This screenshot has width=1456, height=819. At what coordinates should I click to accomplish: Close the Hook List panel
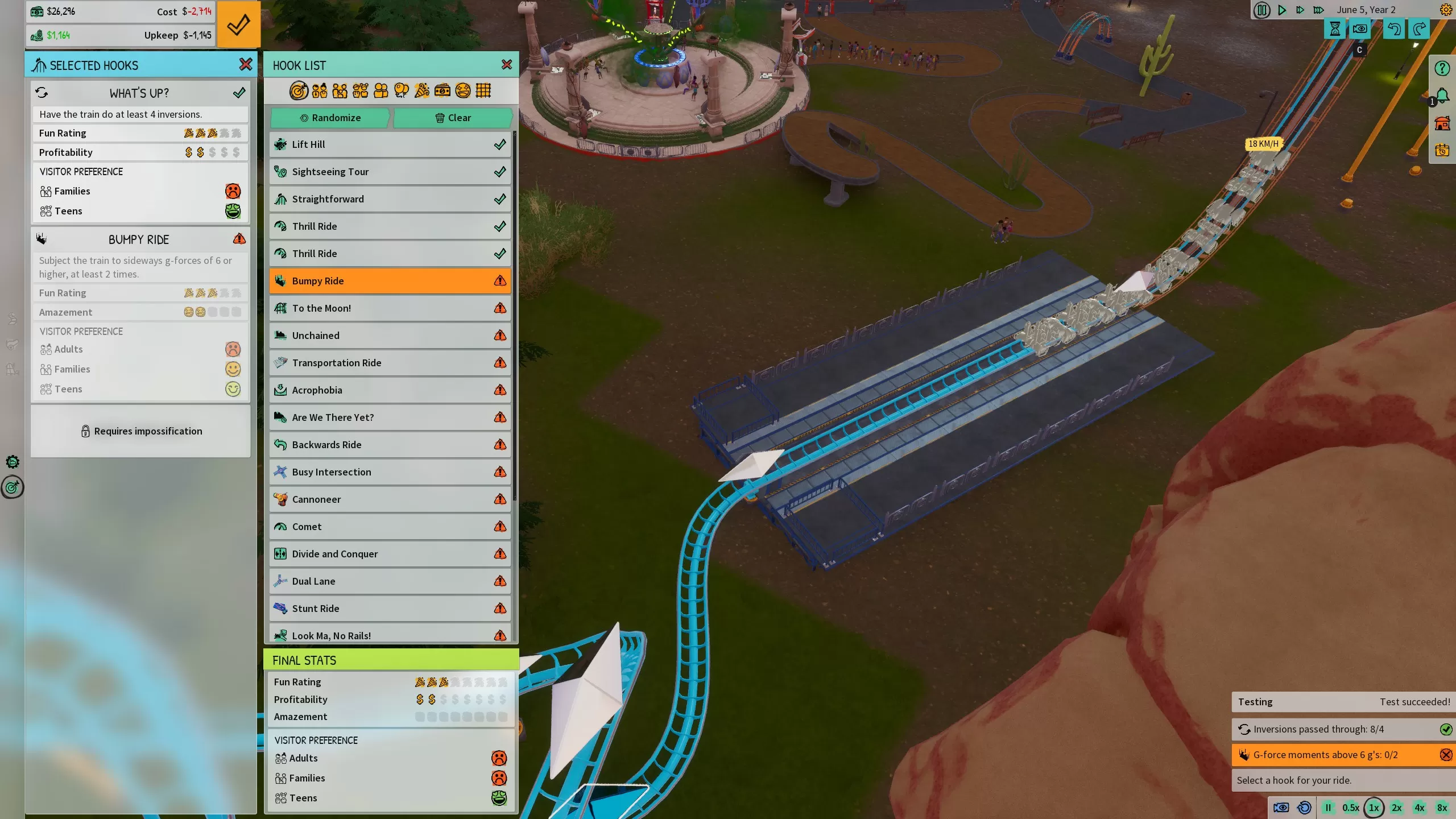click(x=507, y=65)
